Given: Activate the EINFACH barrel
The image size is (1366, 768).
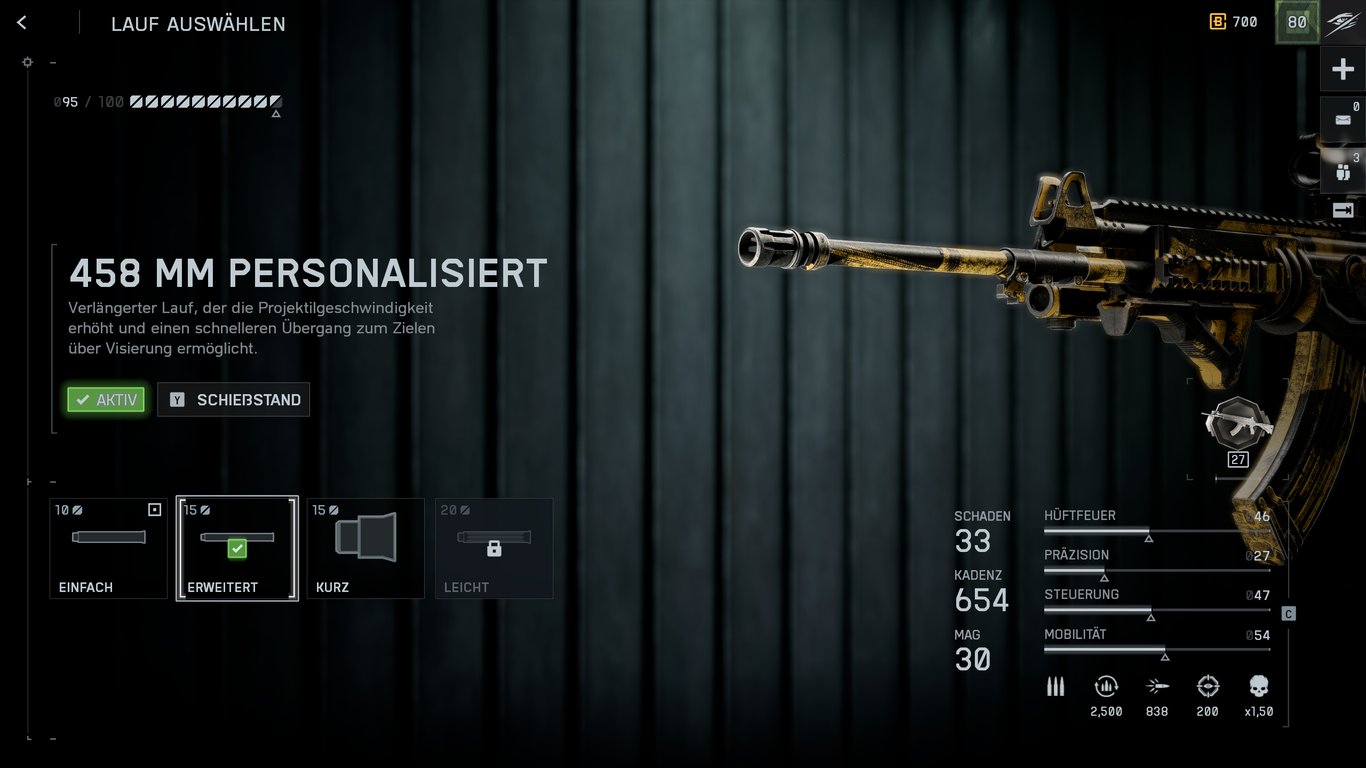Looking at the screenshot, I should (x=108, y=548).
